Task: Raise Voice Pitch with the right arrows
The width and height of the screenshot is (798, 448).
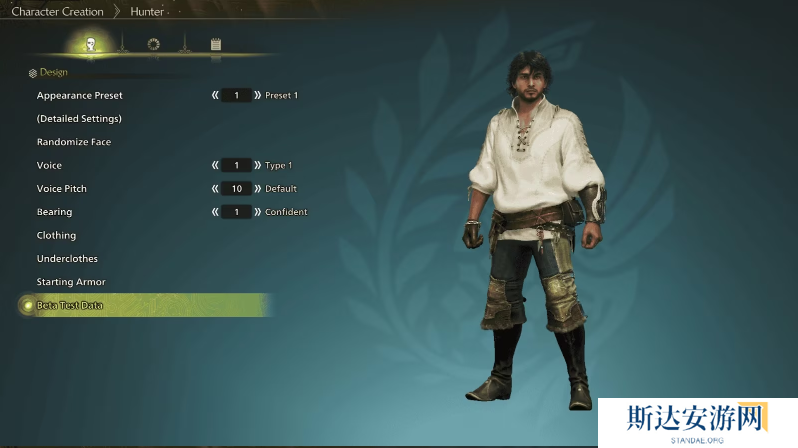Action: tap(258, 189)
